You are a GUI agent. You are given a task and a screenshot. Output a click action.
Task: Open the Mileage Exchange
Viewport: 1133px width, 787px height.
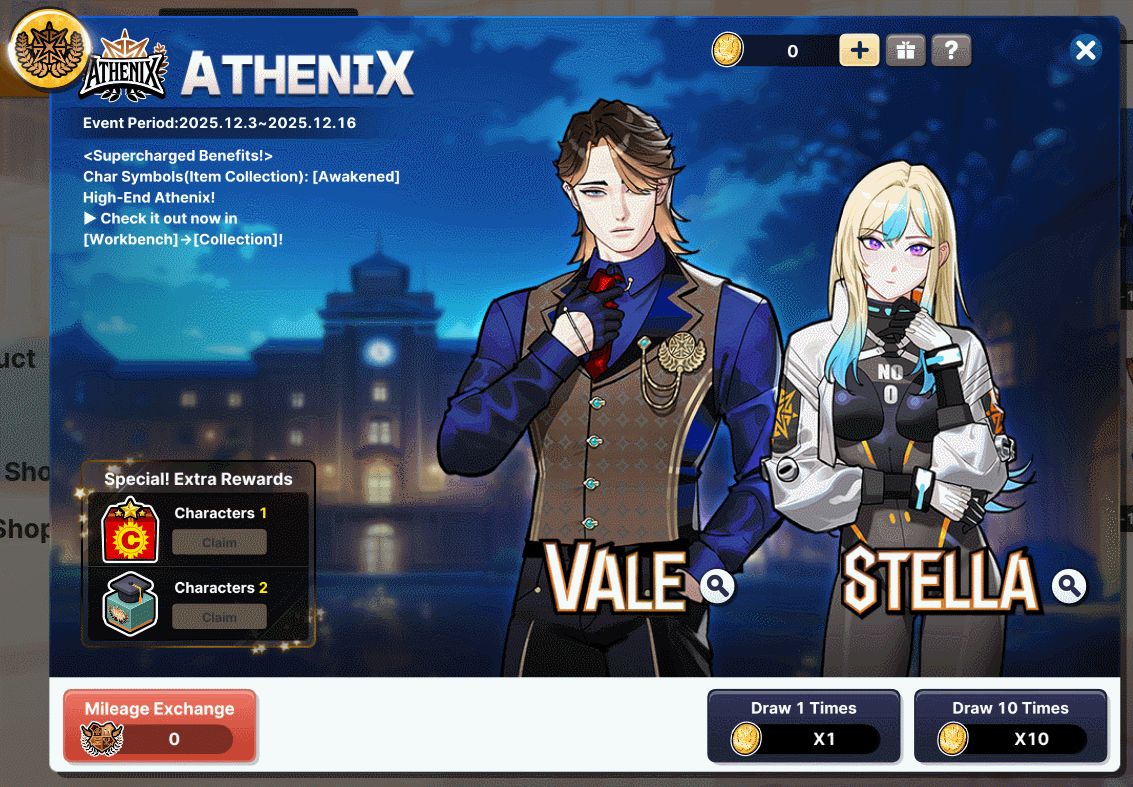(160, 726)
